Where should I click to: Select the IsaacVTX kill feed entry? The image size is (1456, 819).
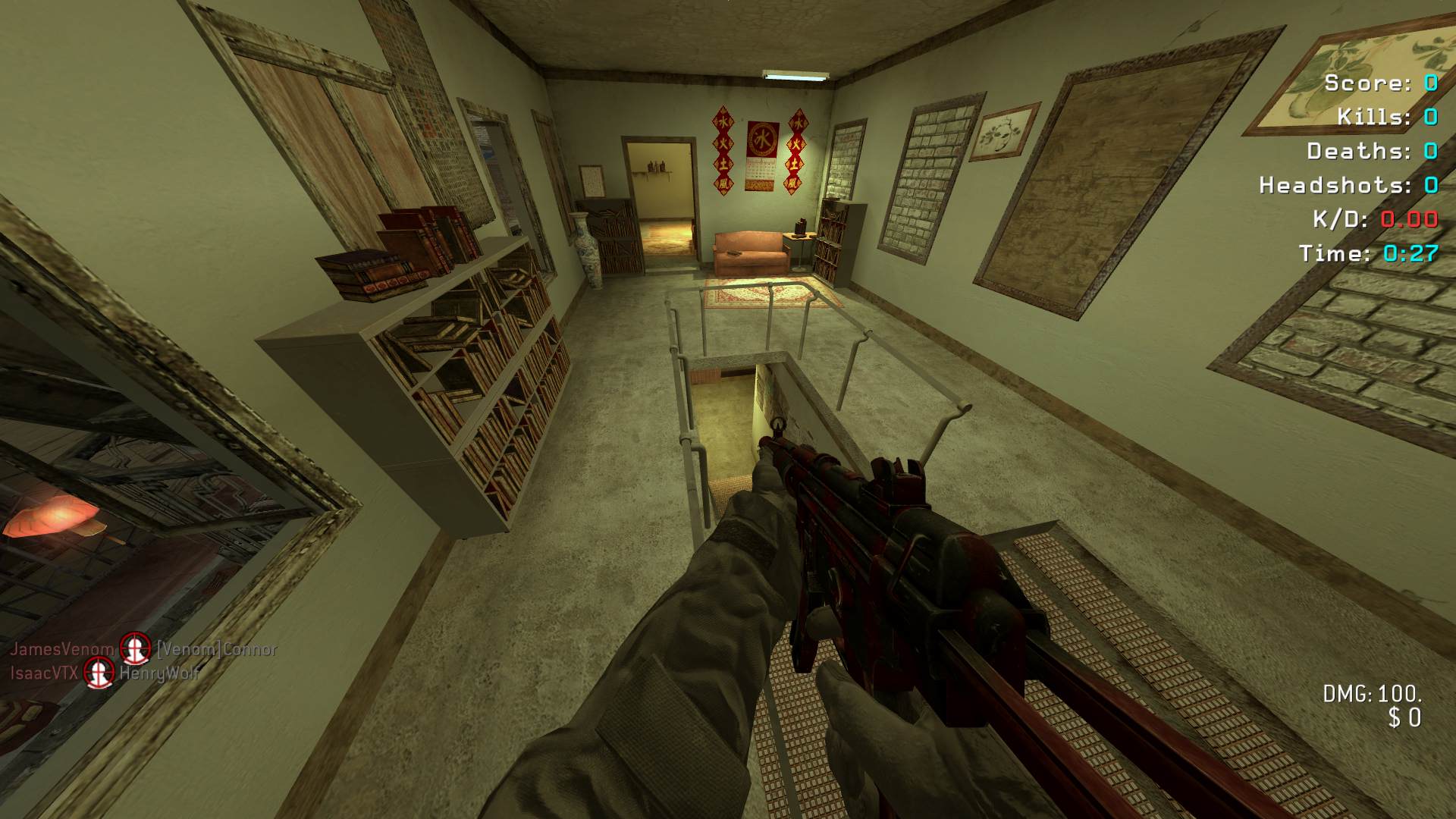[x=105, y=673]
